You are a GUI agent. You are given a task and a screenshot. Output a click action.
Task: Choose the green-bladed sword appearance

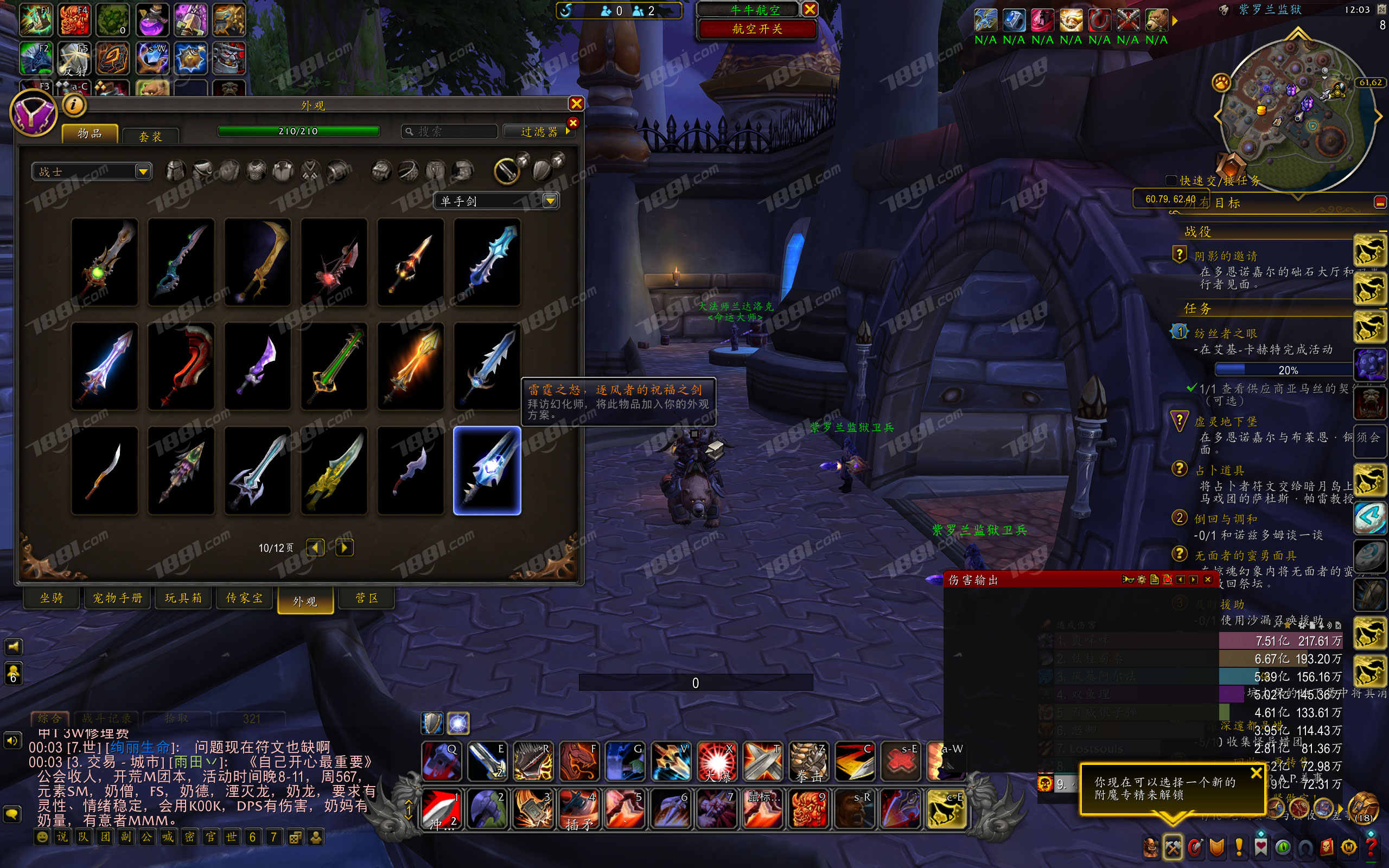pyautogui.click(x=334, y=366)
